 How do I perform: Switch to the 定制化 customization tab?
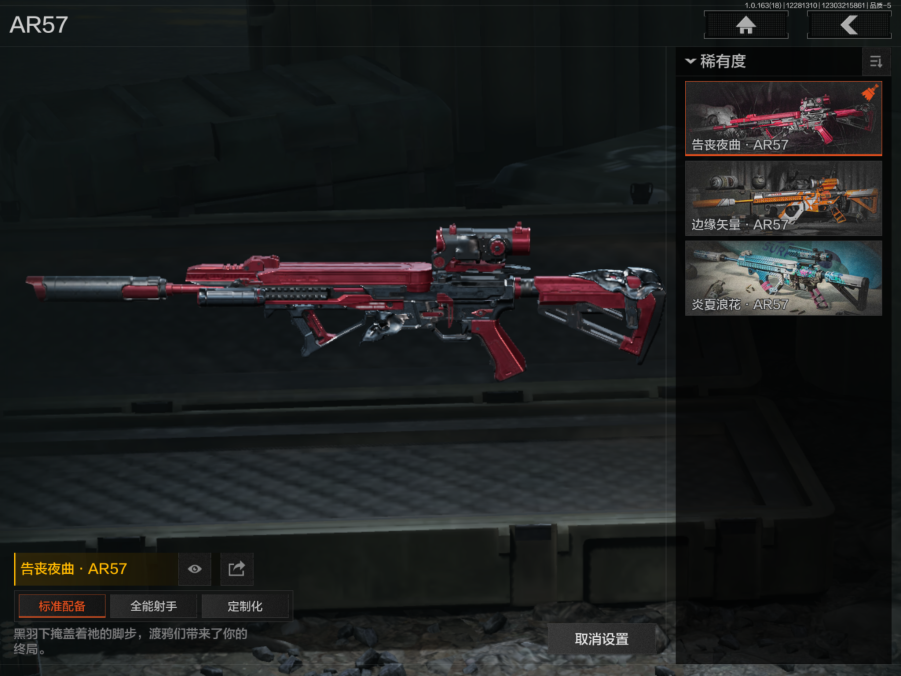tap(245, 606)
